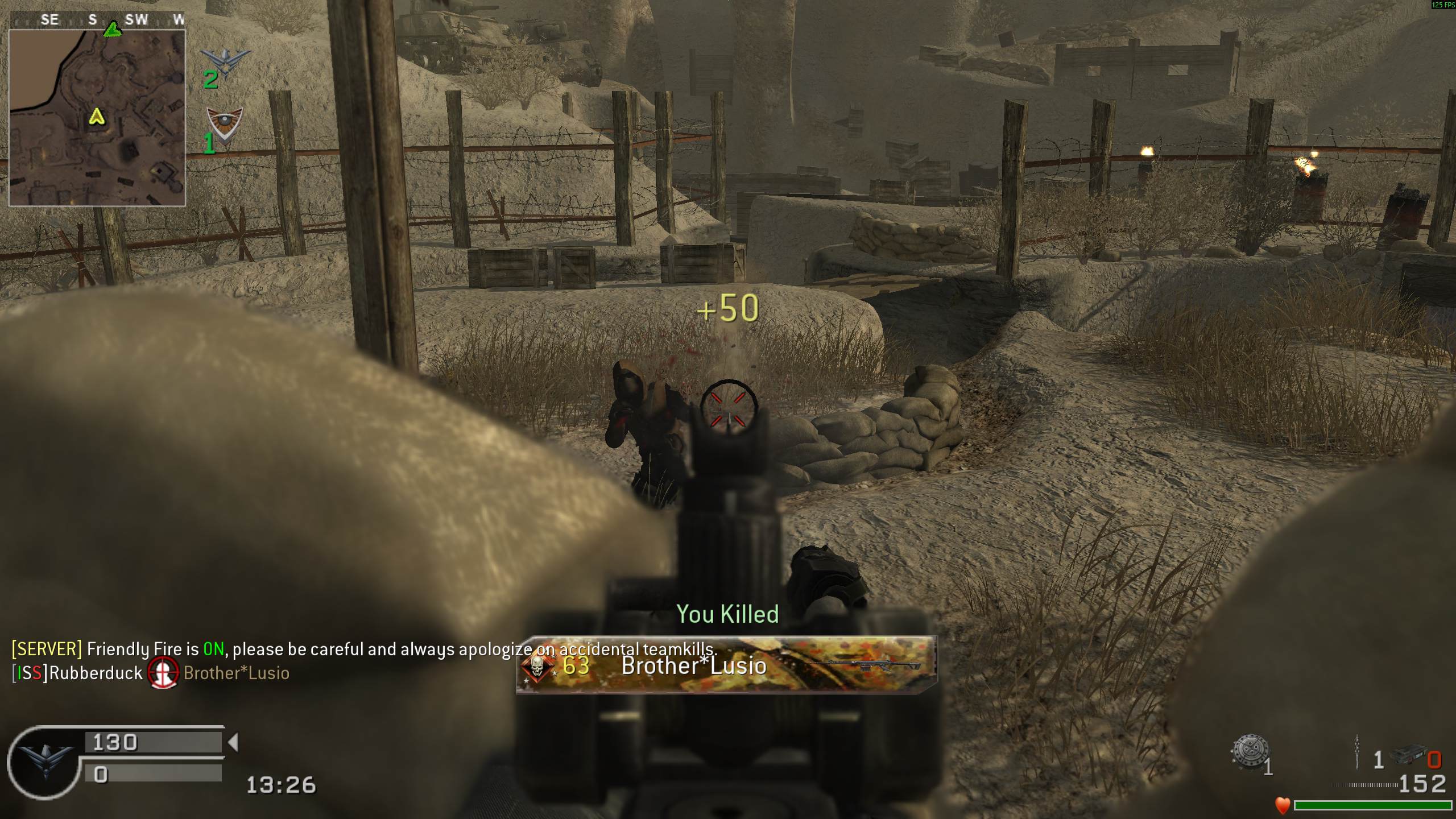
Task: Open the Brother*Lusio killed player banner
Action: (726, 665)
